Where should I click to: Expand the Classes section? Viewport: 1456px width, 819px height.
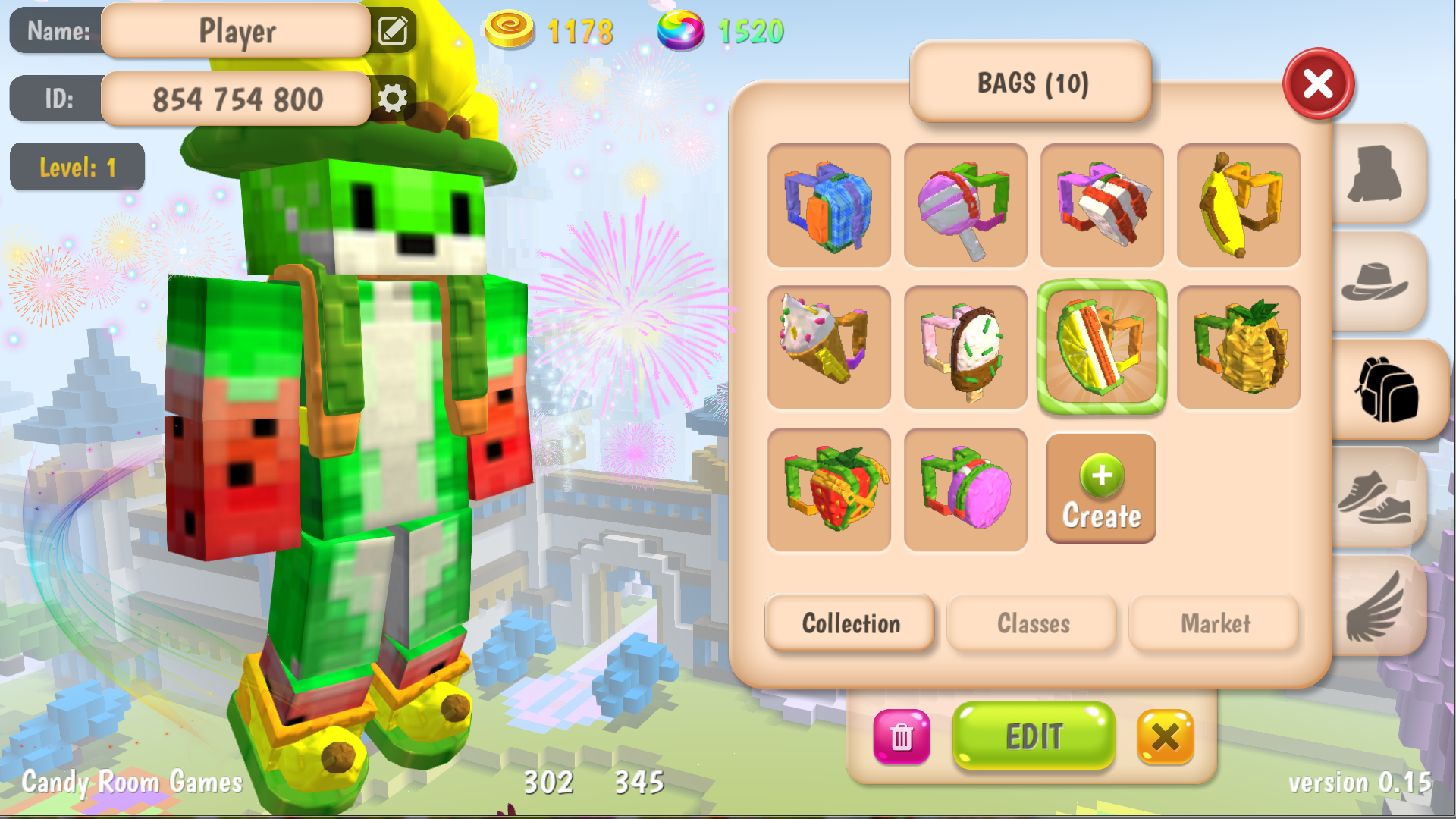click(1032, 623)
